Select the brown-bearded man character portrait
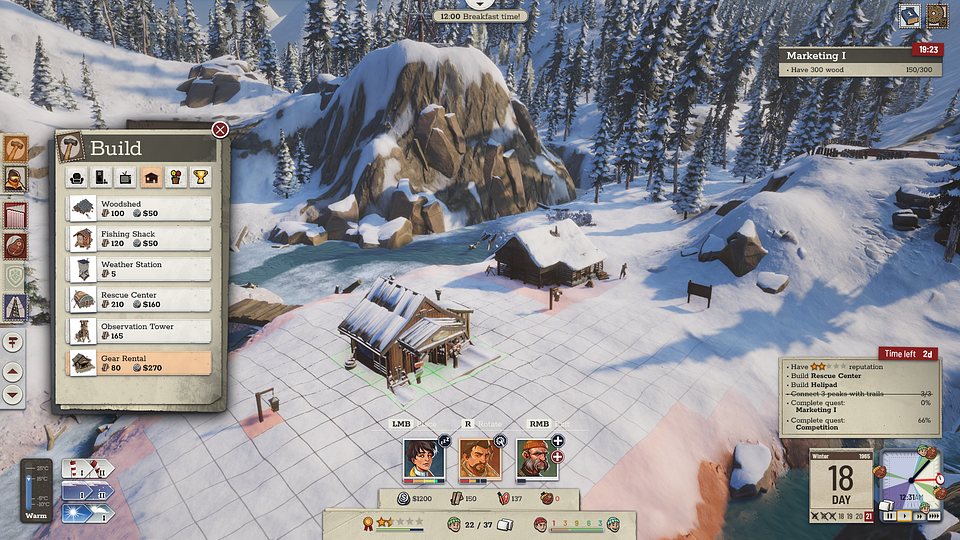The height and width of the screenshot is (540, 960). tap(479, 458)
